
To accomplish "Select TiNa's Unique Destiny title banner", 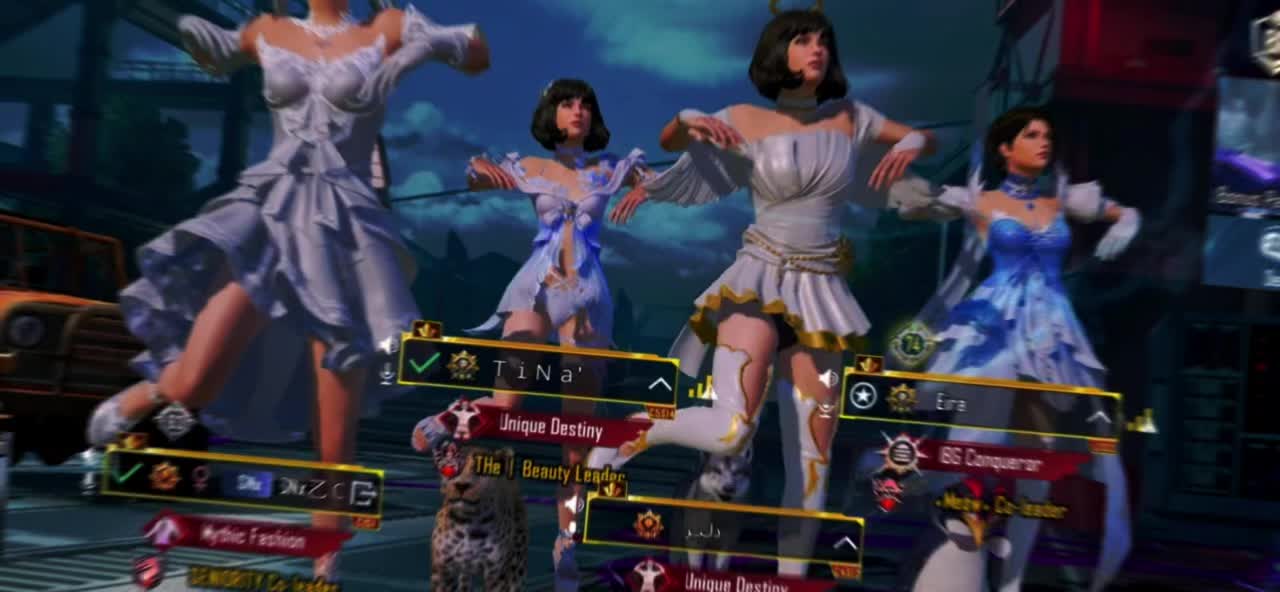I will 550,428.
